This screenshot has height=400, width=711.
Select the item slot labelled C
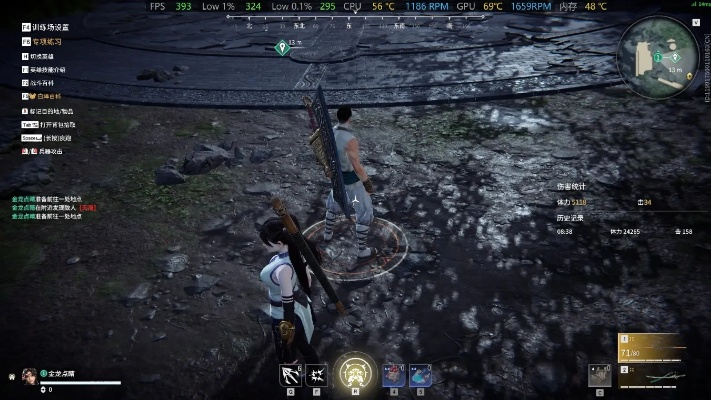(x=599, y=374)
